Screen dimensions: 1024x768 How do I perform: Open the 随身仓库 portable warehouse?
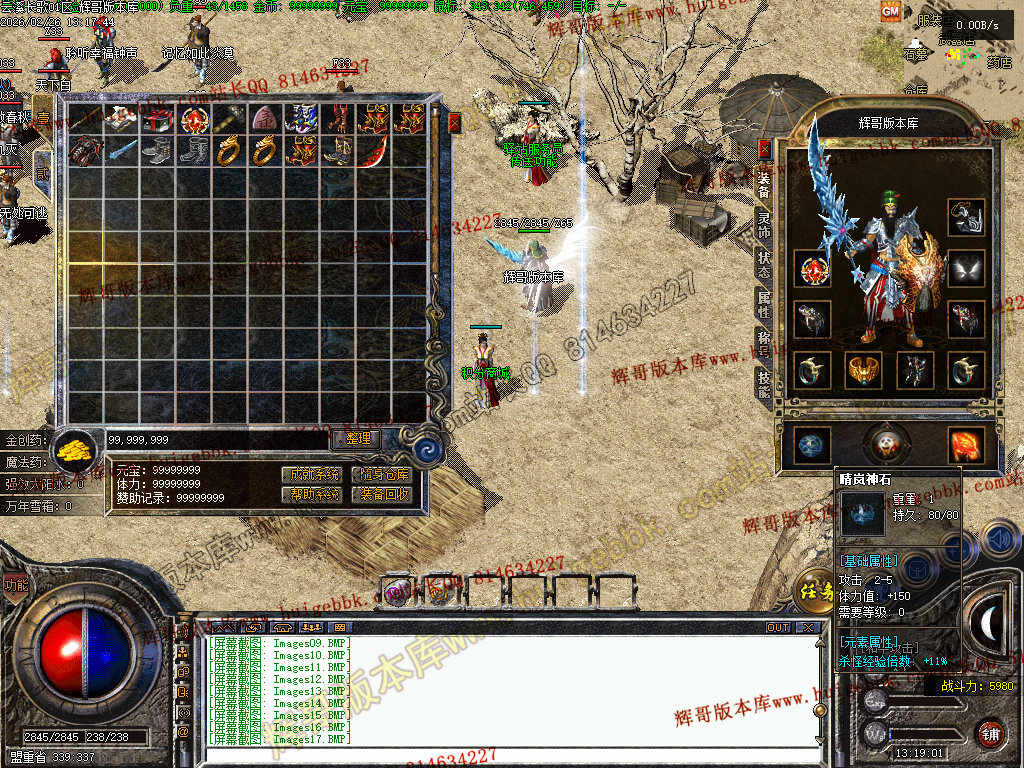(x=381, y=474)
